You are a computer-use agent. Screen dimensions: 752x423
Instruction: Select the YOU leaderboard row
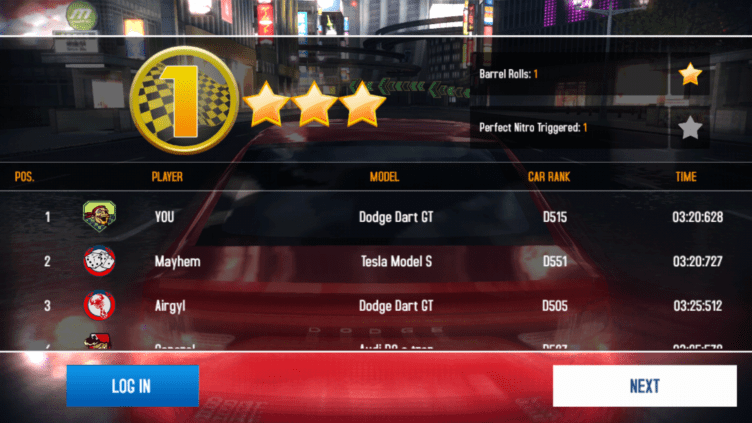(376, 217)
